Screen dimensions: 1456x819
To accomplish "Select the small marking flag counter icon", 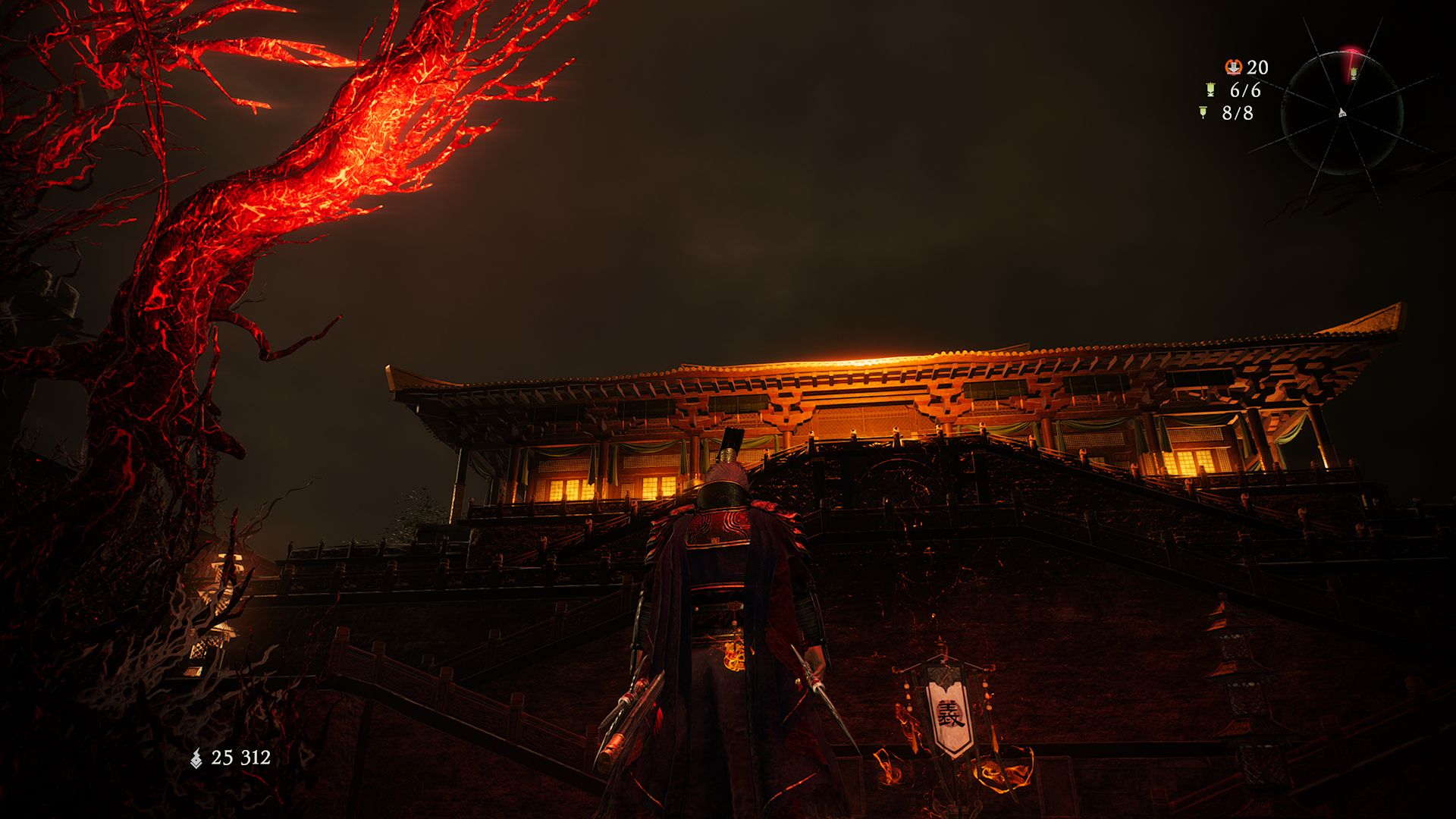I will [x=1203, y=113].
